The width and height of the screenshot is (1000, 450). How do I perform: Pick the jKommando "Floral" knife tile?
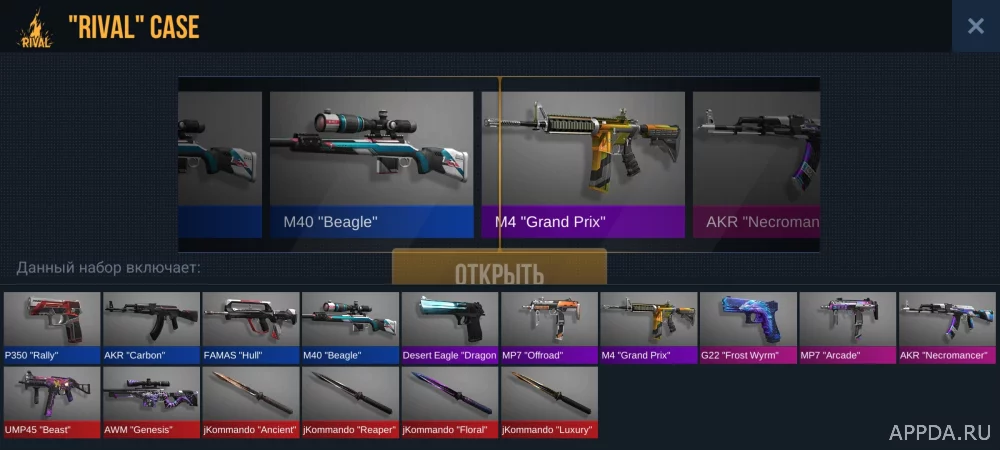(x=449, y=401)
